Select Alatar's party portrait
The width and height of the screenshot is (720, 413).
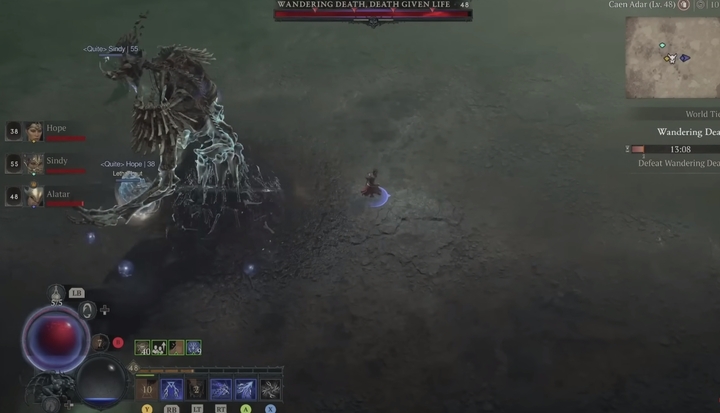pos(34,196)
